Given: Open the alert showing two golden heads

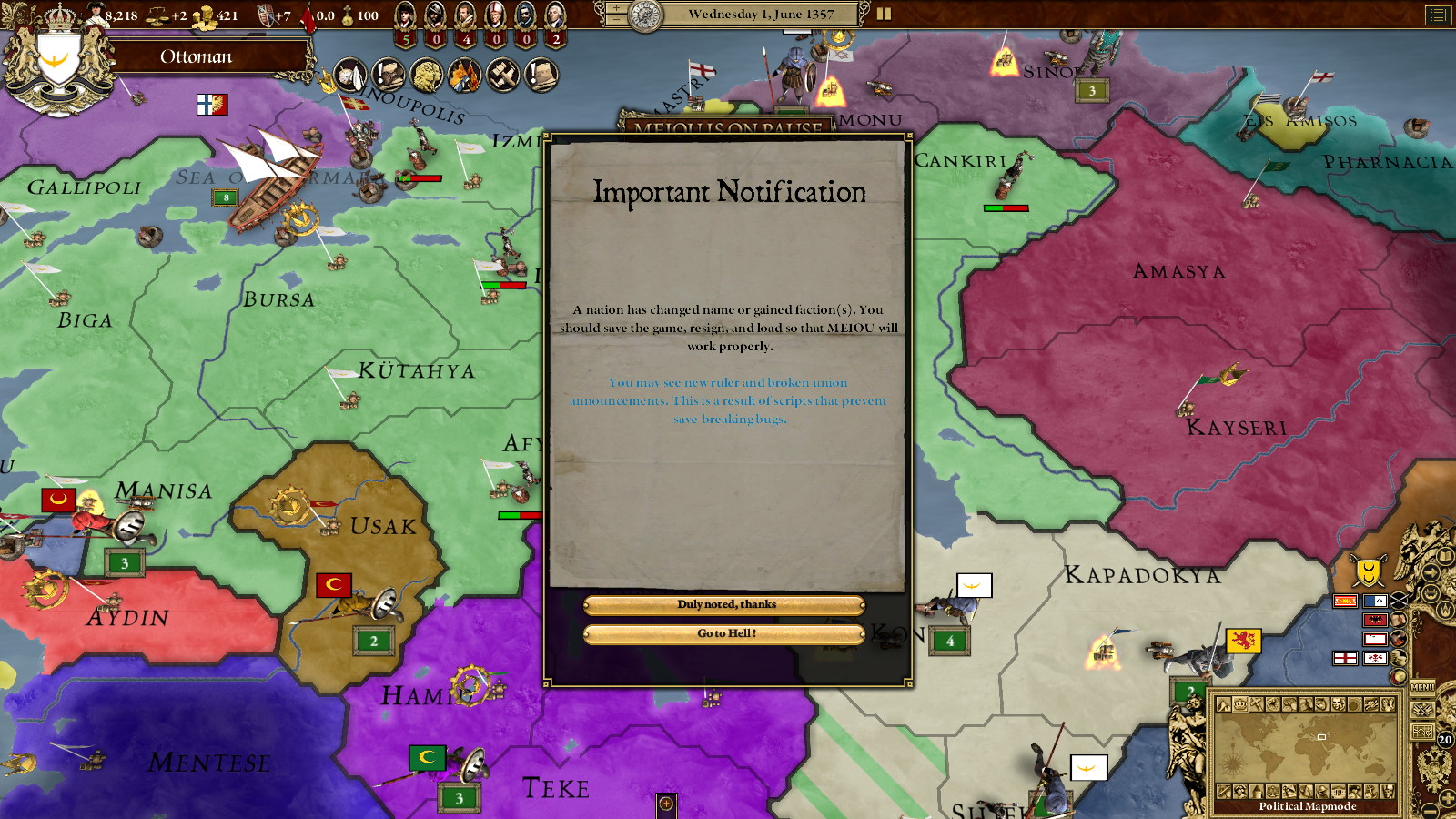Looking at the screenshot, I should click(x=425, y=76).
